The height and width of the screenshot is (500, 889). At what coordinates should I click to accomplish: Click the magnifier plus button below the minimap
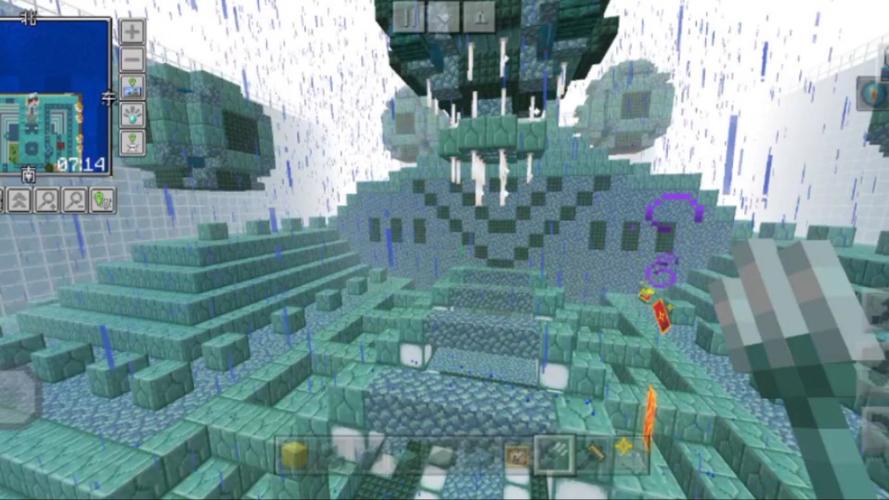46,200
